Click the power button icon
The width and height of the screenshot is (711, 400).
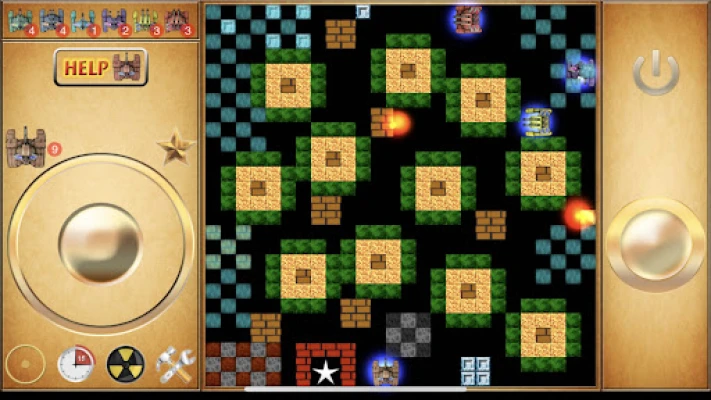[x=656, y=74]
